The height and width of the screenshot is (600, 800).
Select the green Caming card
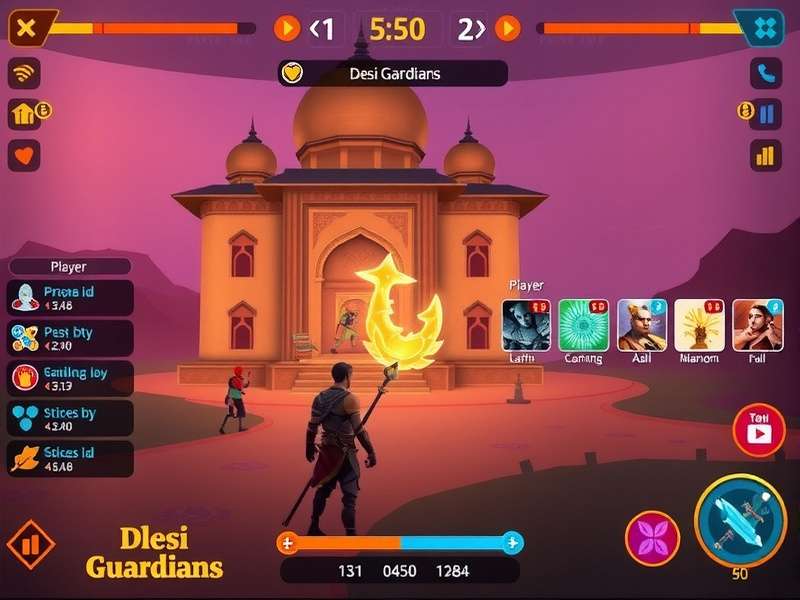pos(583,326)
